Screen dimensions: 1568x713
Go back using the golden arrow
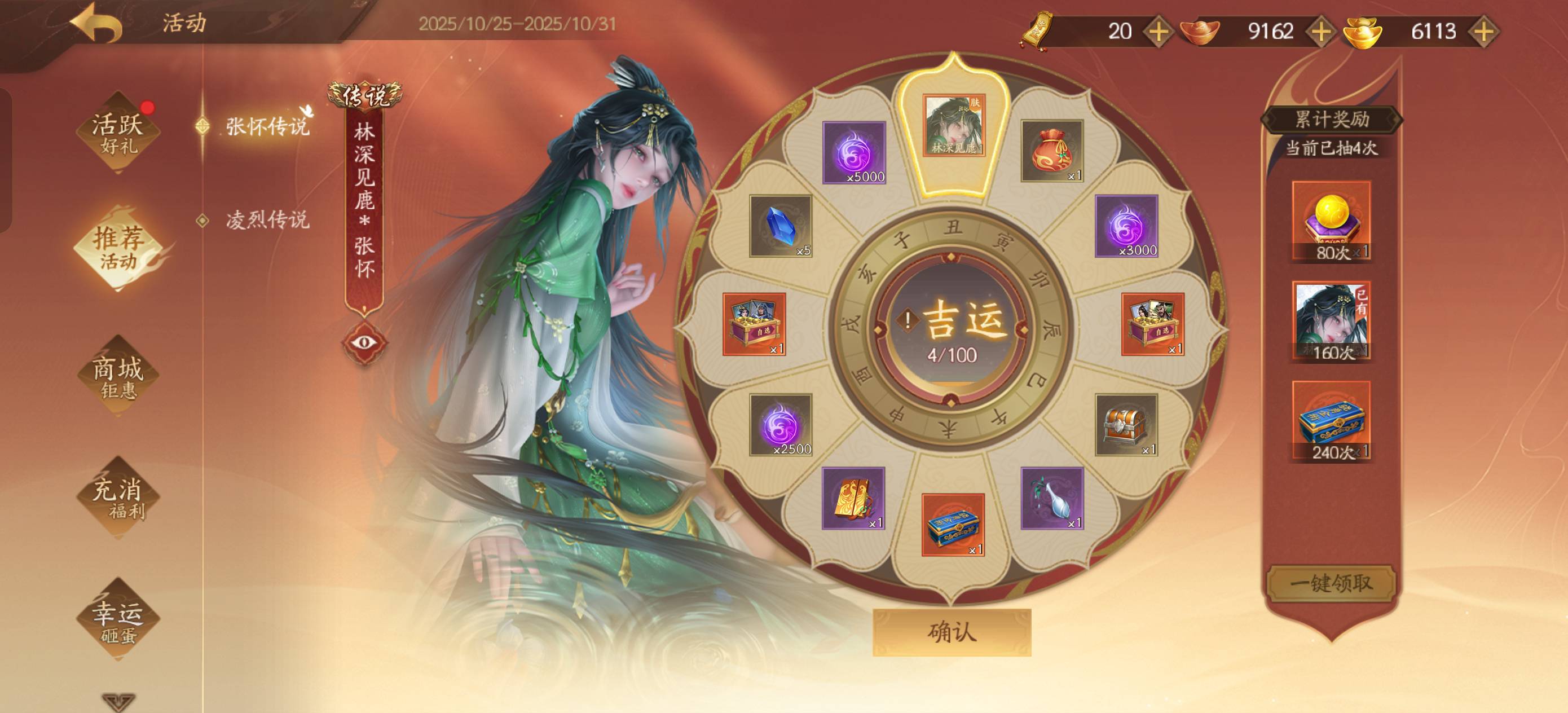point(95,23)
